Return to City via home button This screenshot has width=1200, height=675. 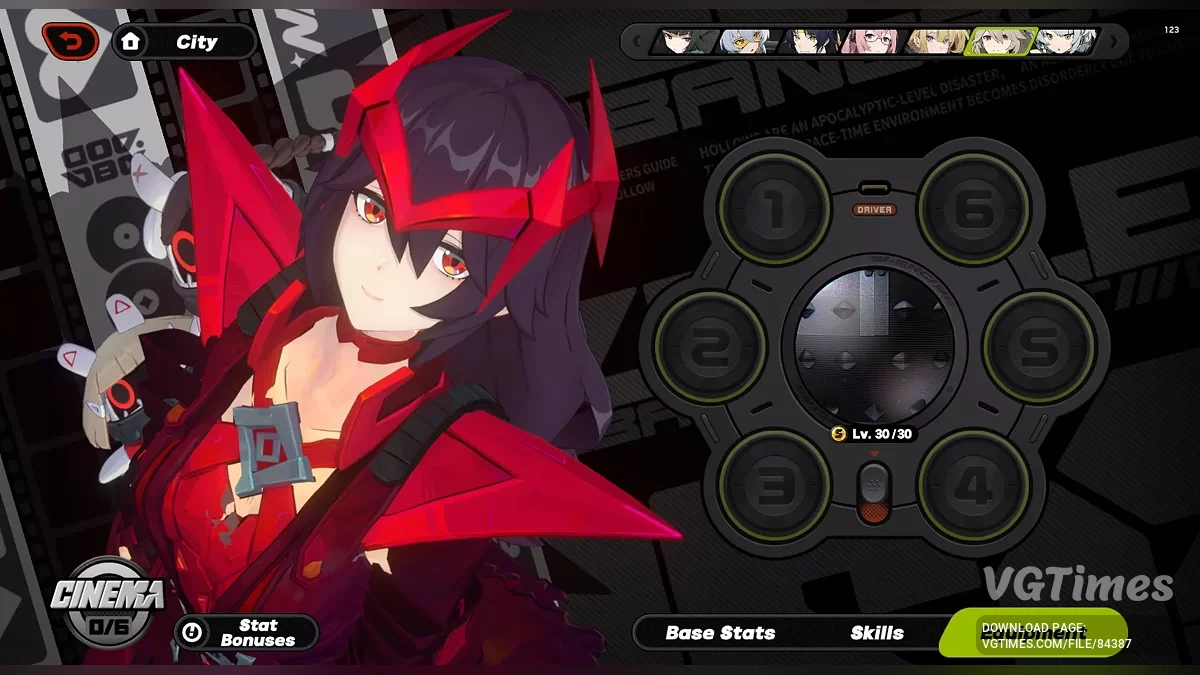coord(184,42)
